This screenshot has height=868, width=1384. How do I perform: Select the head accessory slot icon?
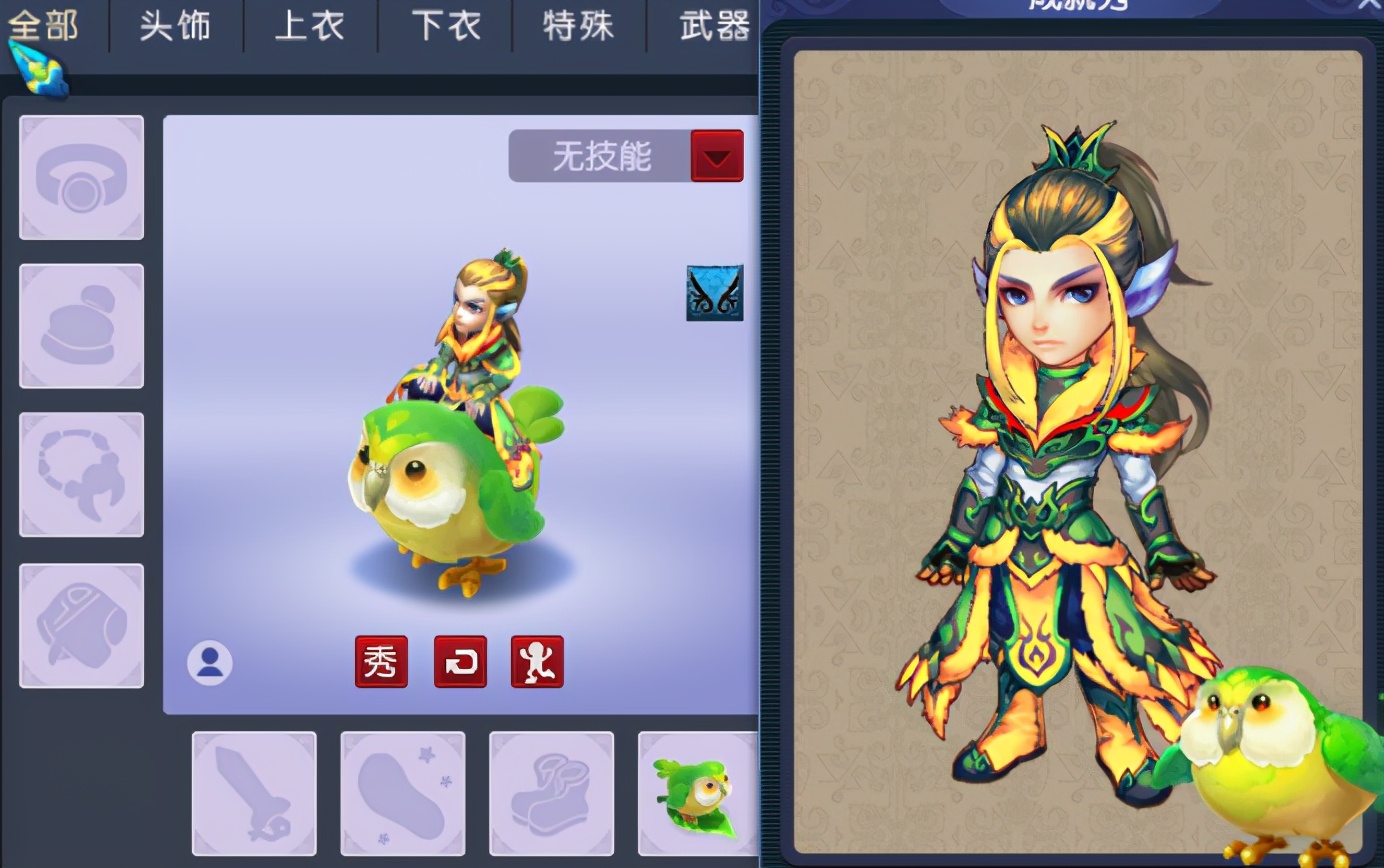tap(81, 176)
